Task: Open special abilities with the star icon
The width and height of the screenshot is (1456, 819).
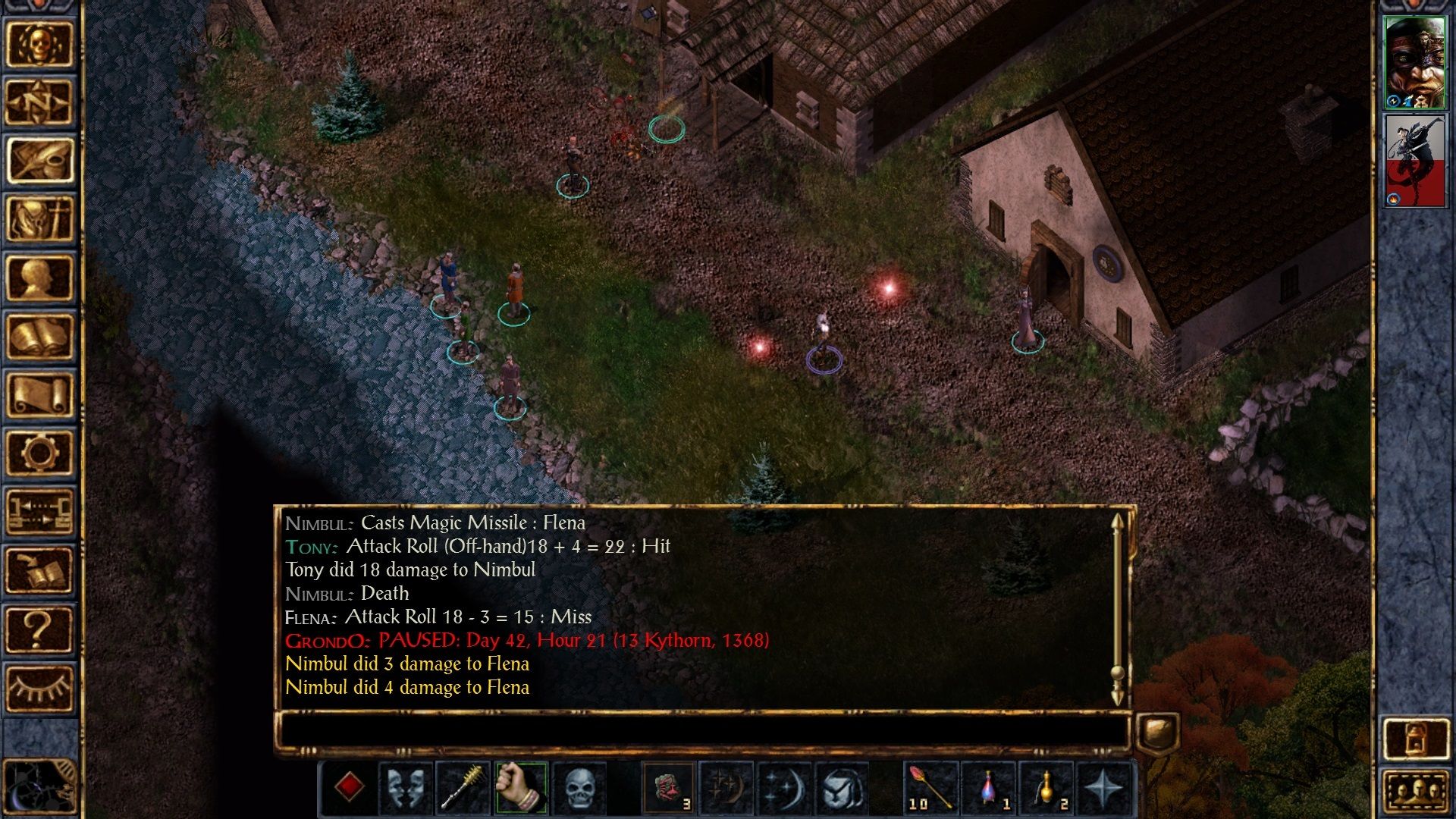Action: [1103, 787]
